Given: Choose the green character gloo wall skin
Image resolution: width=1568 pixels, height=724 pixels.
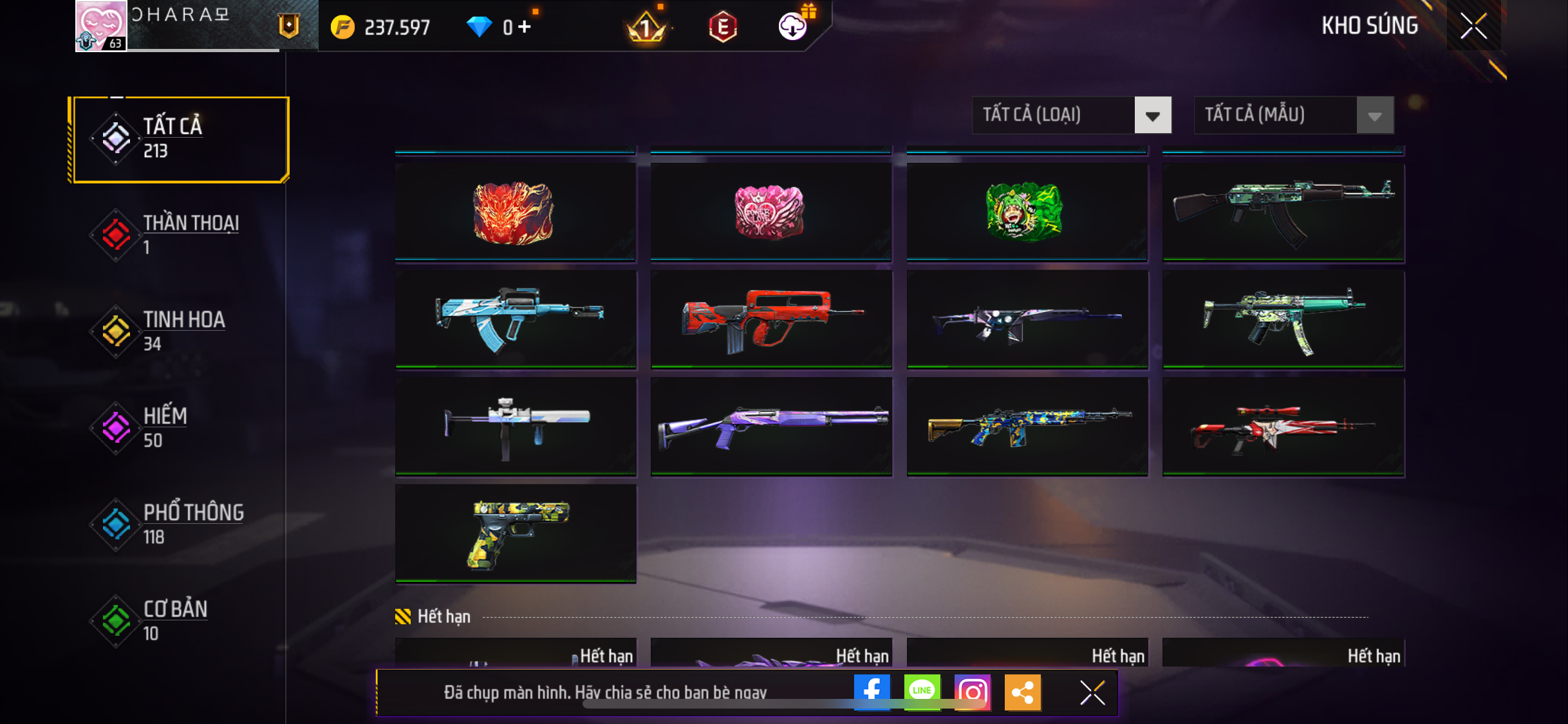Looking at the screenshot, I should pyautogui.click(x=1027, y=212).
